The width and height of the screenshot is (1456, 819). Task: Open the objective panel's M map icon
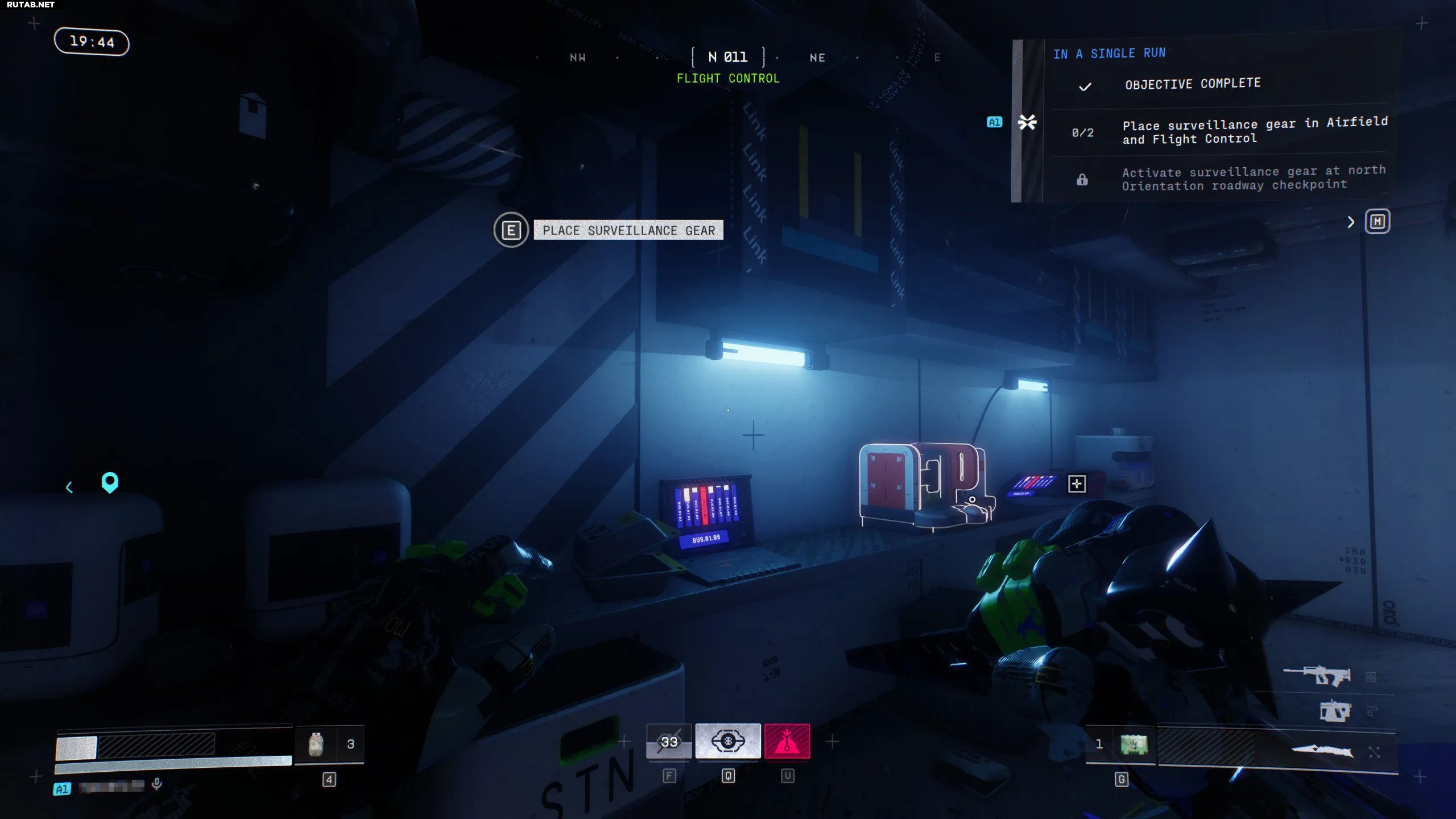1378,221
